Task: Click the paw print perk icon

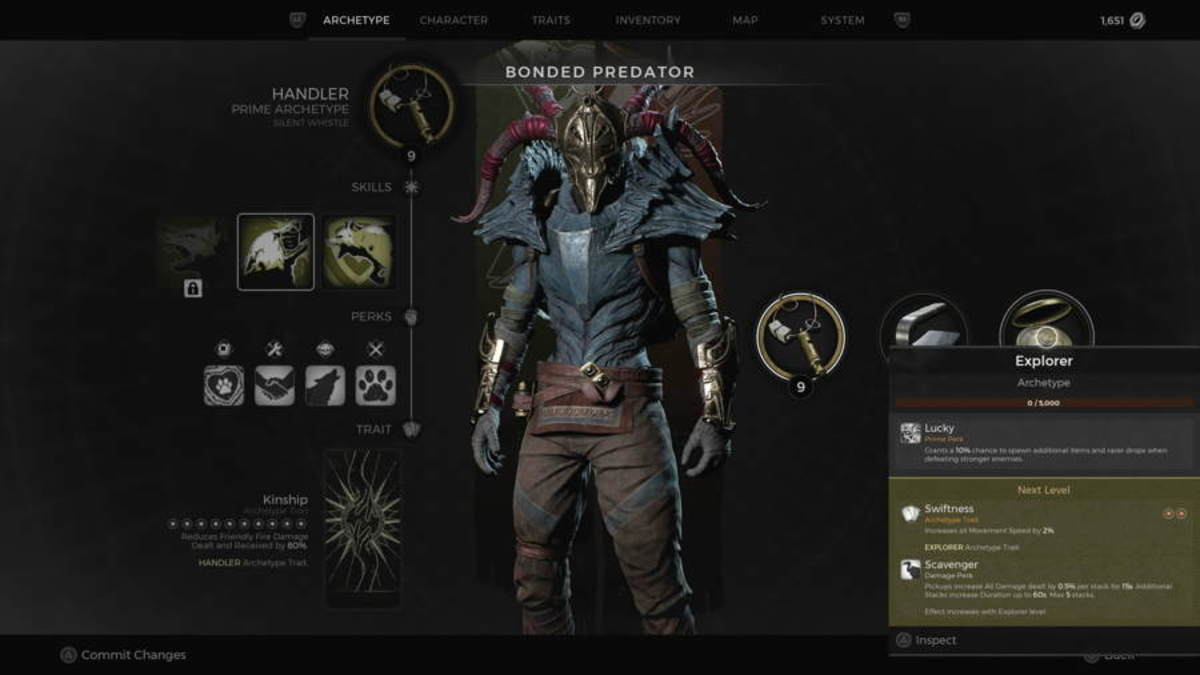Action: 375,385
